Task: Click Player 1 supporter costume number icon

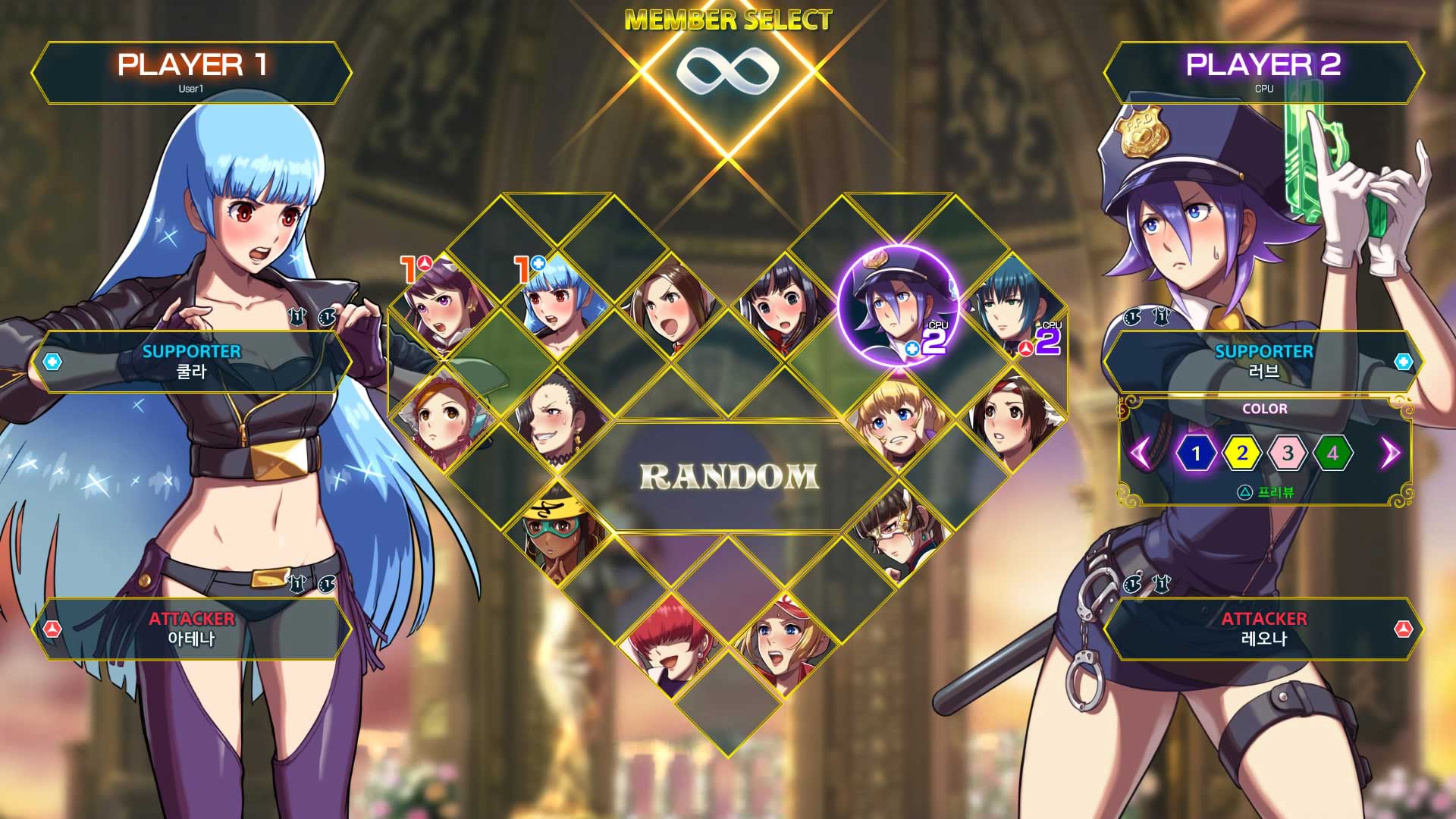Action: click(296, 315)
